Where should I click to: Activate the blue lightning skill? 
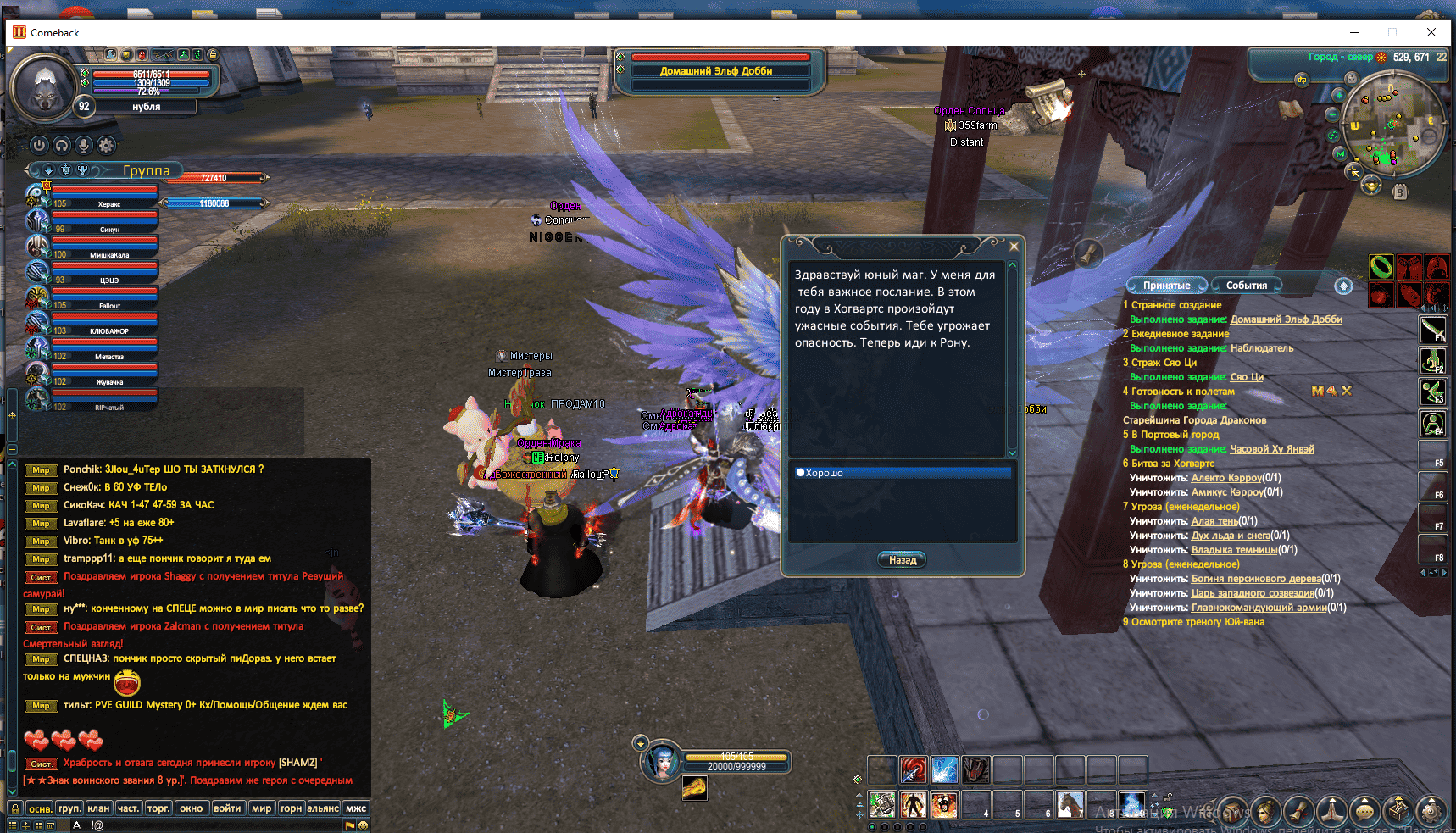pos(945,770)
